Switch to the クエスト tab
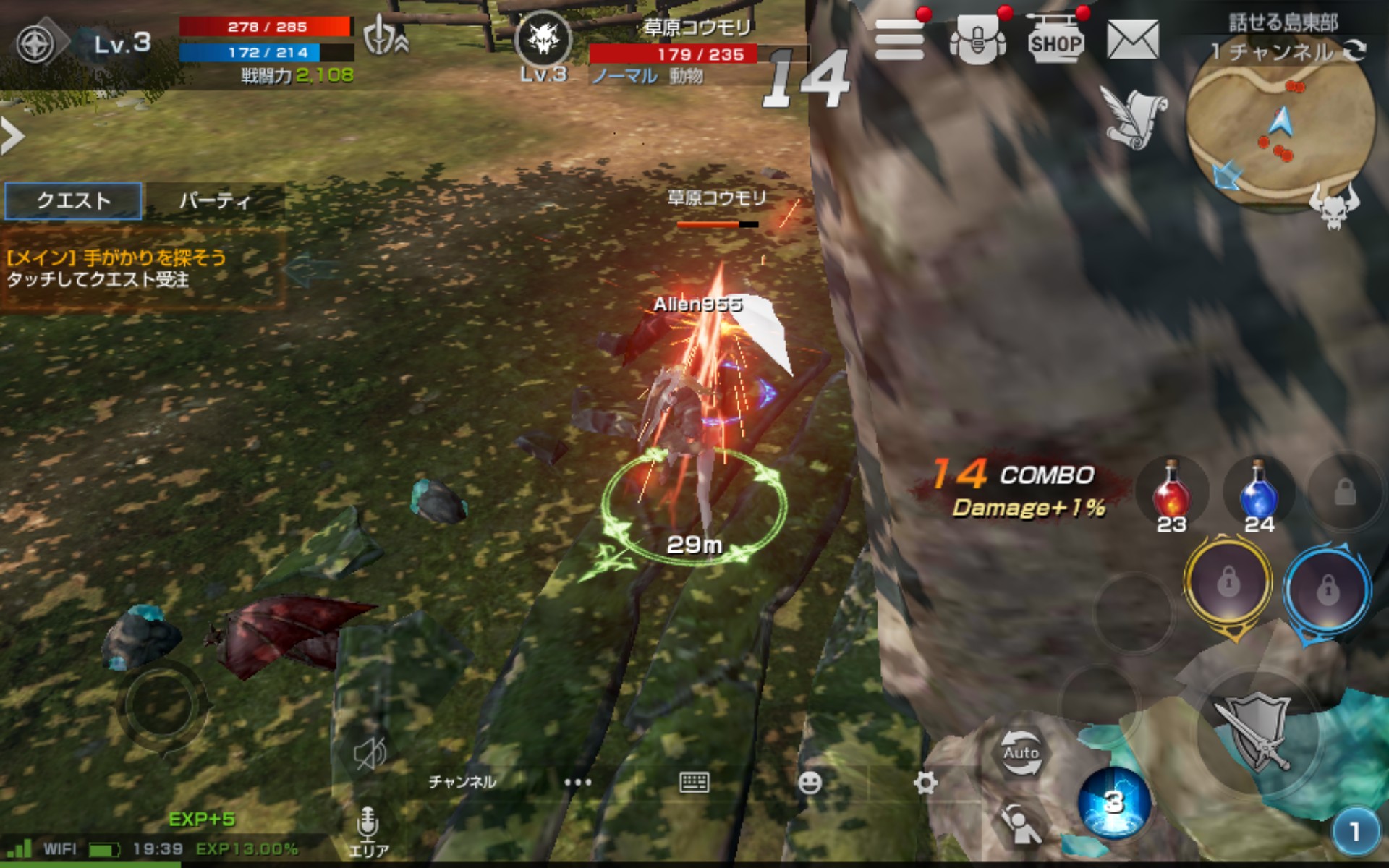The image size is (1389, 868). (73, 200)
